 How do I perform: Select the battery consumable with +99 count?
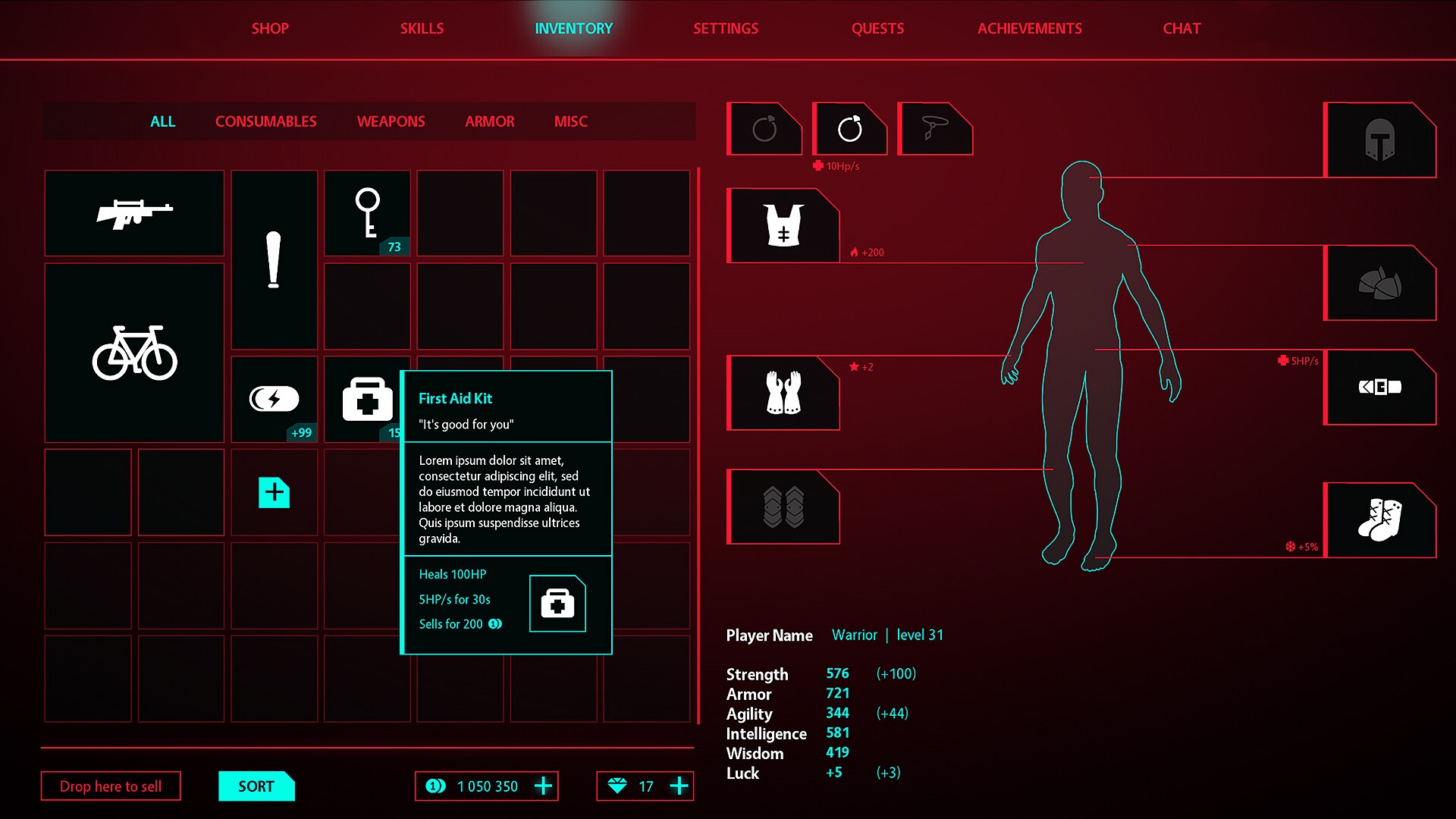pos(274,400)
